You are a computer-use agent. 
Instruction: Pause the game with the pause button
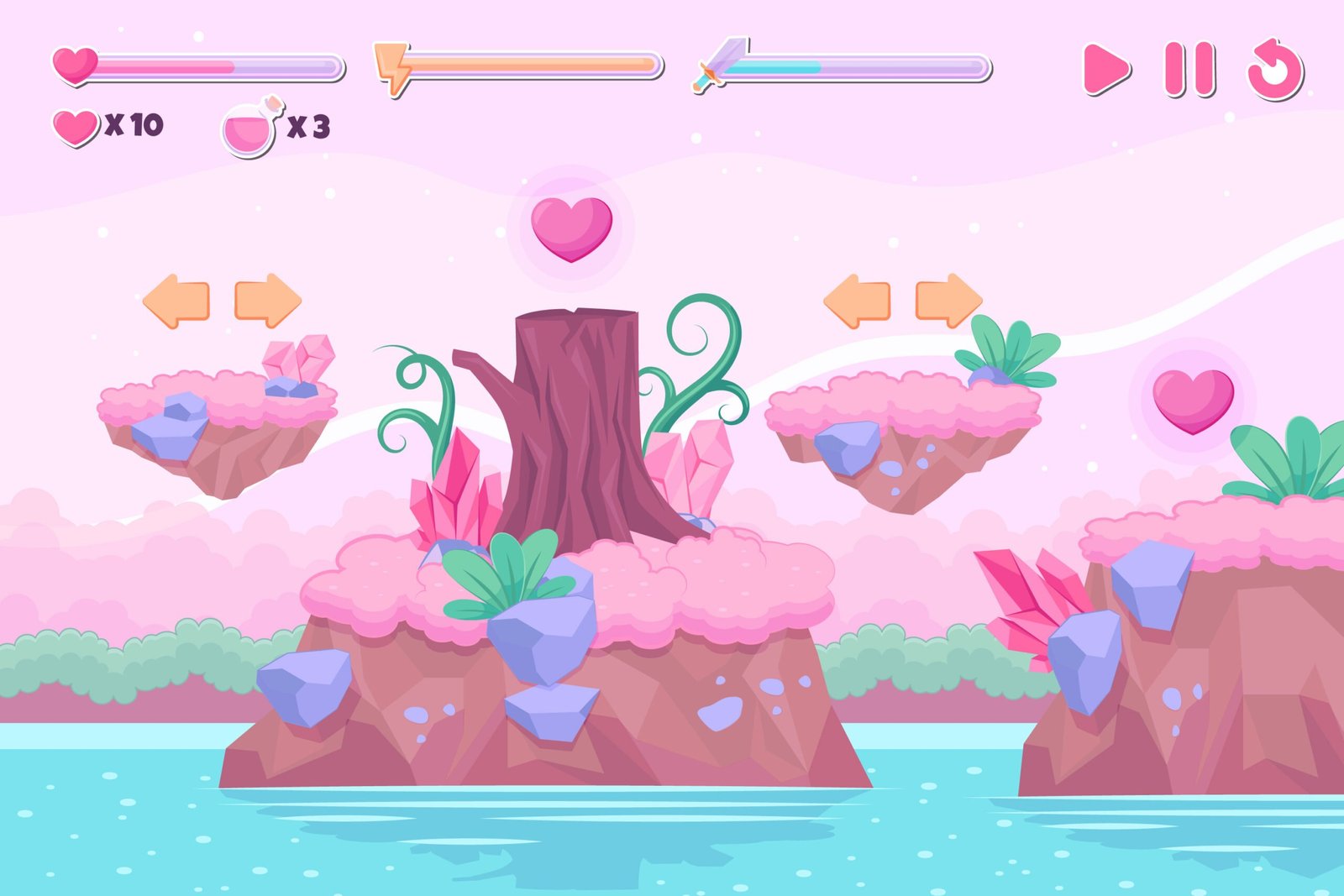(1189, 69)
